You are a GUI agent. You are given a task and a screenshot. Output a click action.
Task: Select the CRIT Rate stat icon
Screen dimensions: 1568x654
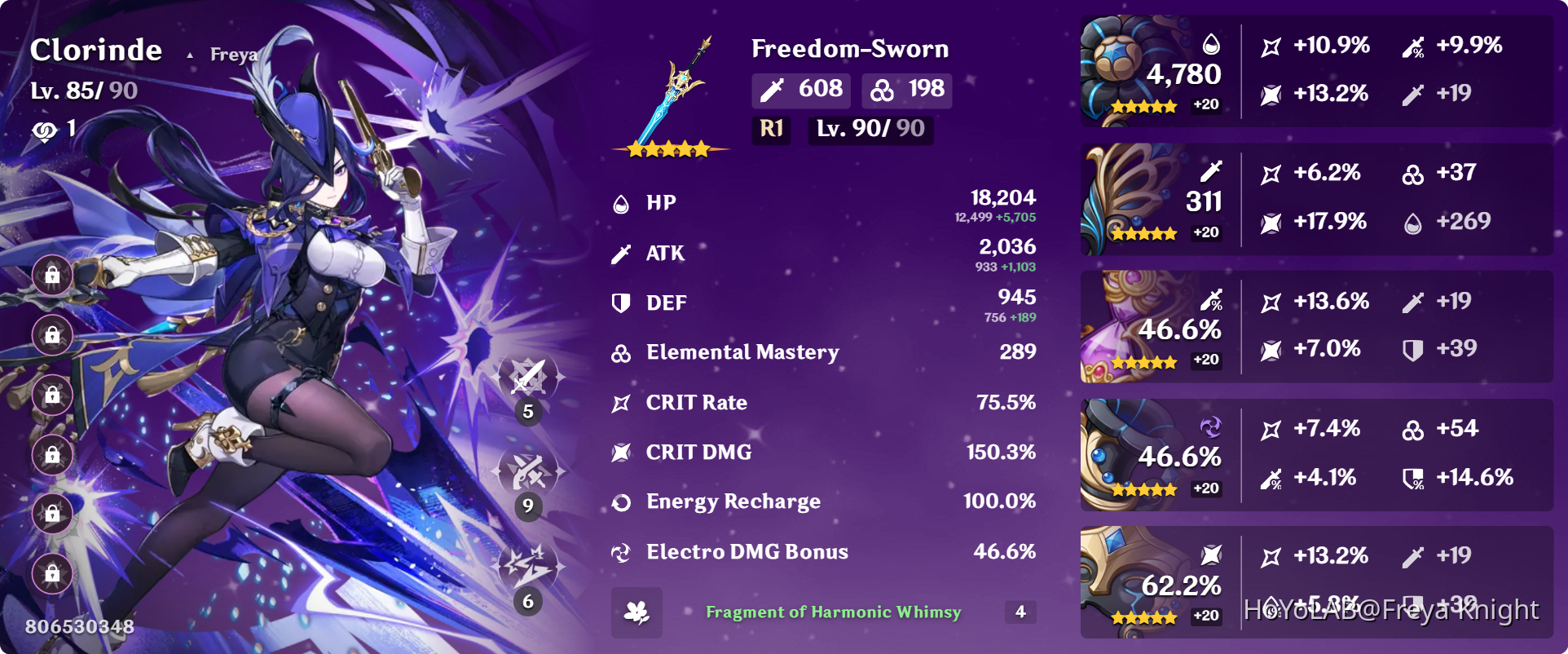(x=620, y=402)
